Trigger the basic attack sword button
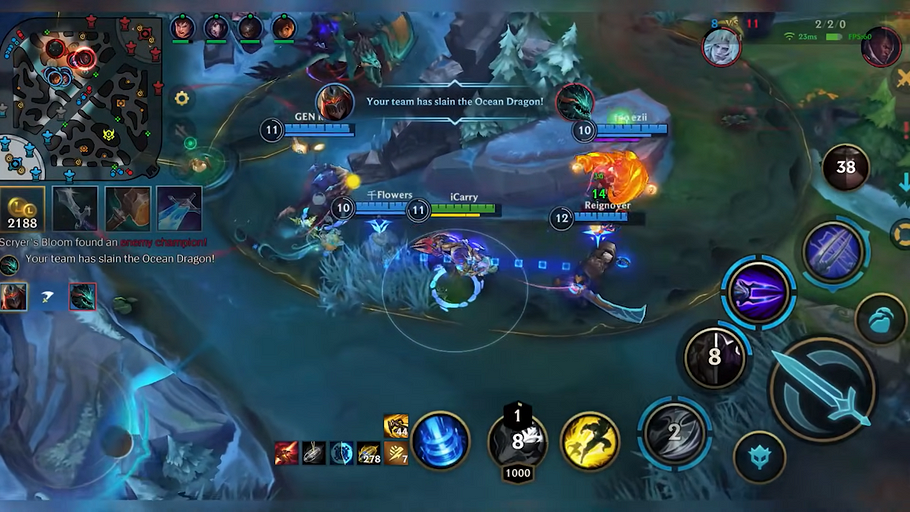This screenshot has width=910, height=512. tap(823, 388)
